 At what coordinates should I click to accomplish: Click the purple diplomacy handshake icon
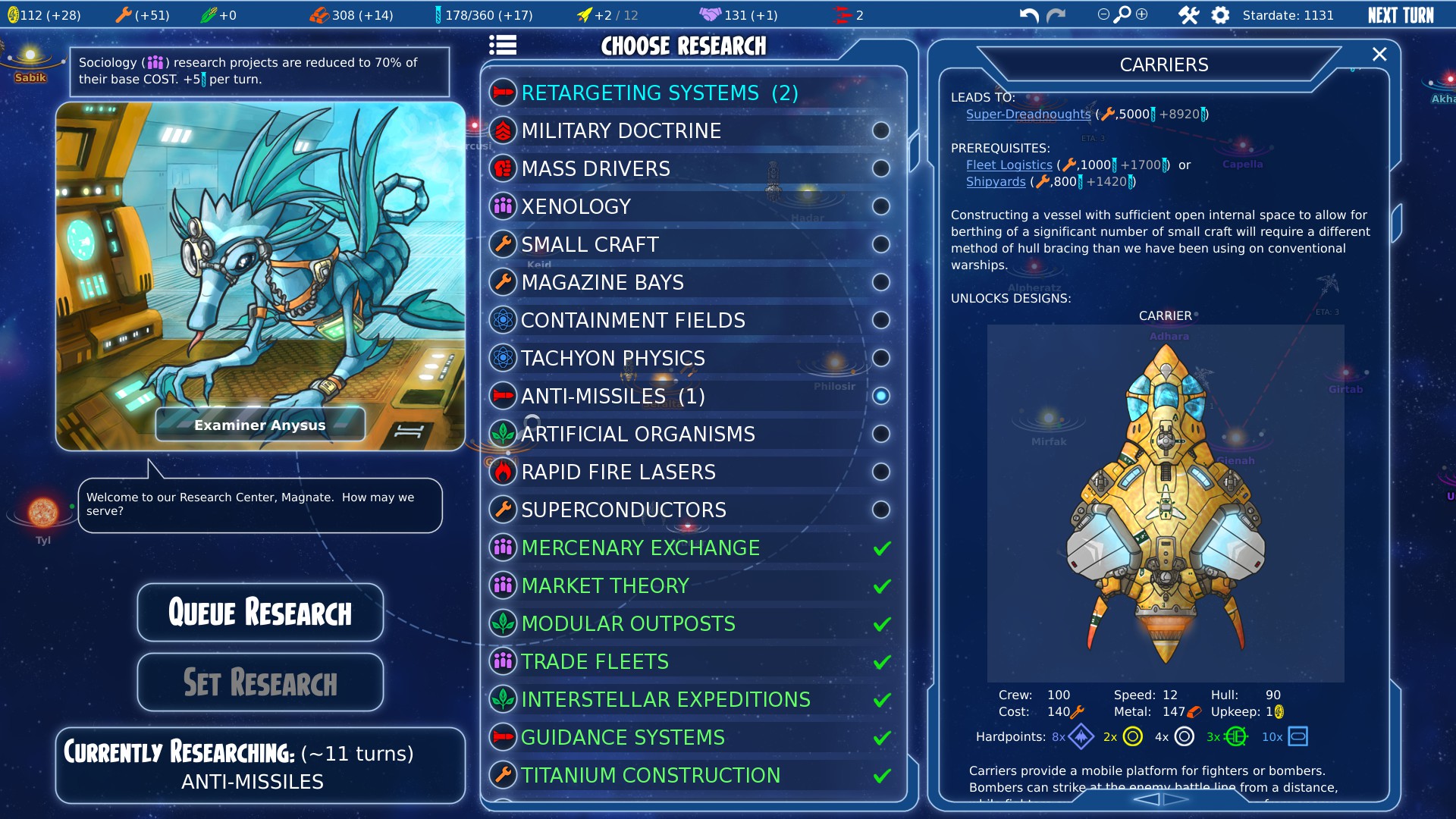pos(709,13)
